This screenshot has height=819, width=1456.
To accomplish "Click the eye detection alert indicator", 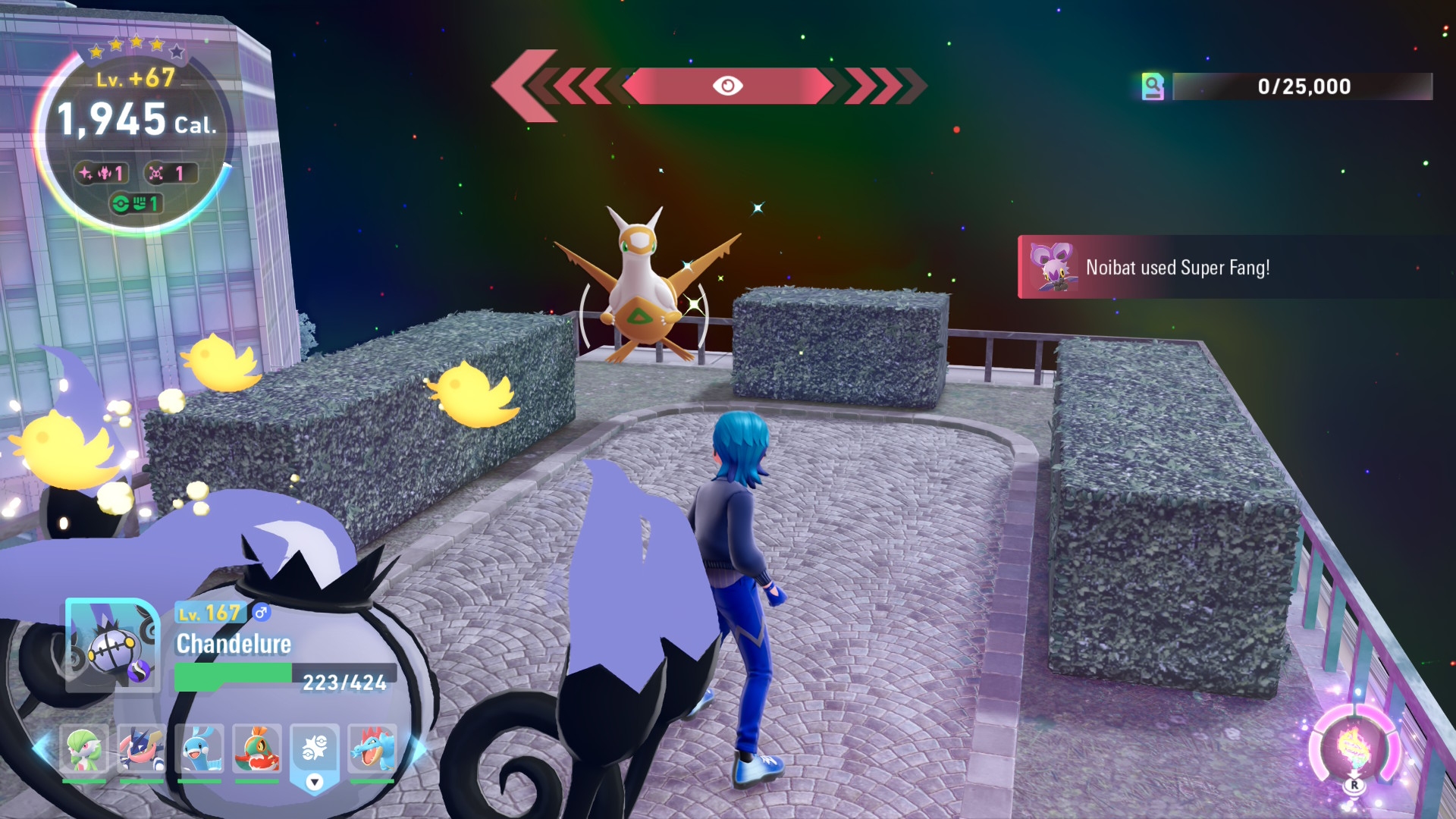I will (x=727, y=86).
